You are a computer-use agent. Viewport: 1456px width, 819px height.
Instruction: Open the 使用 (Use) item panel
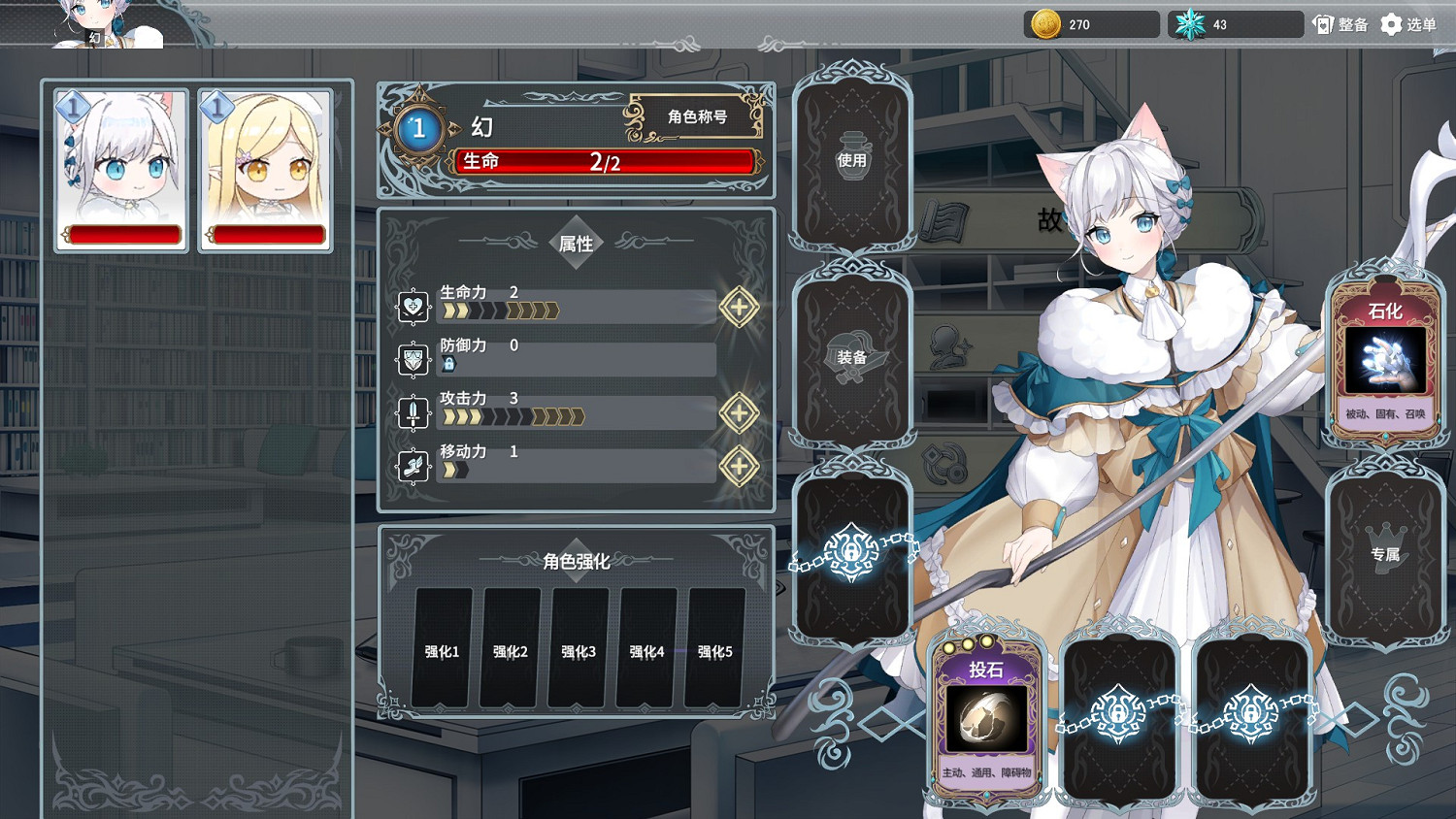(x=852, y=160)
